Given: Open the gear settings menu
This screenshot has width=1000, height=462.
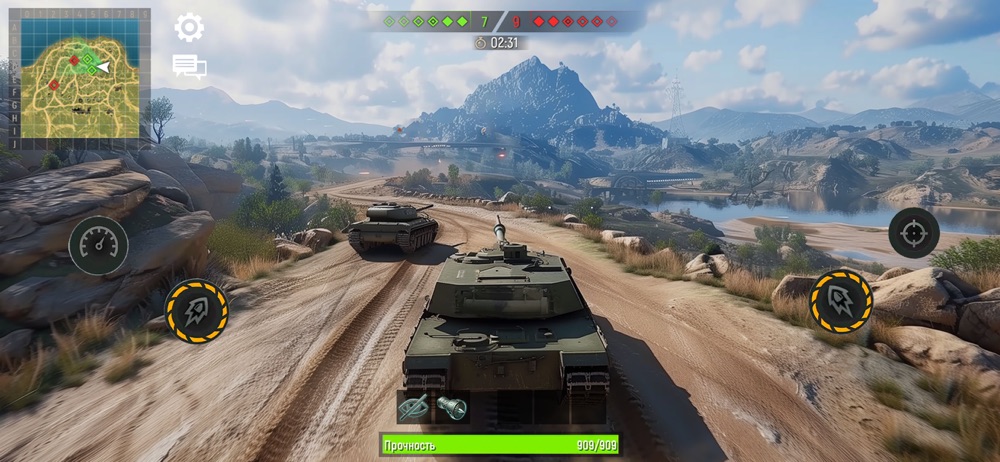Looking at the screenshot, I should pos(189,27).
